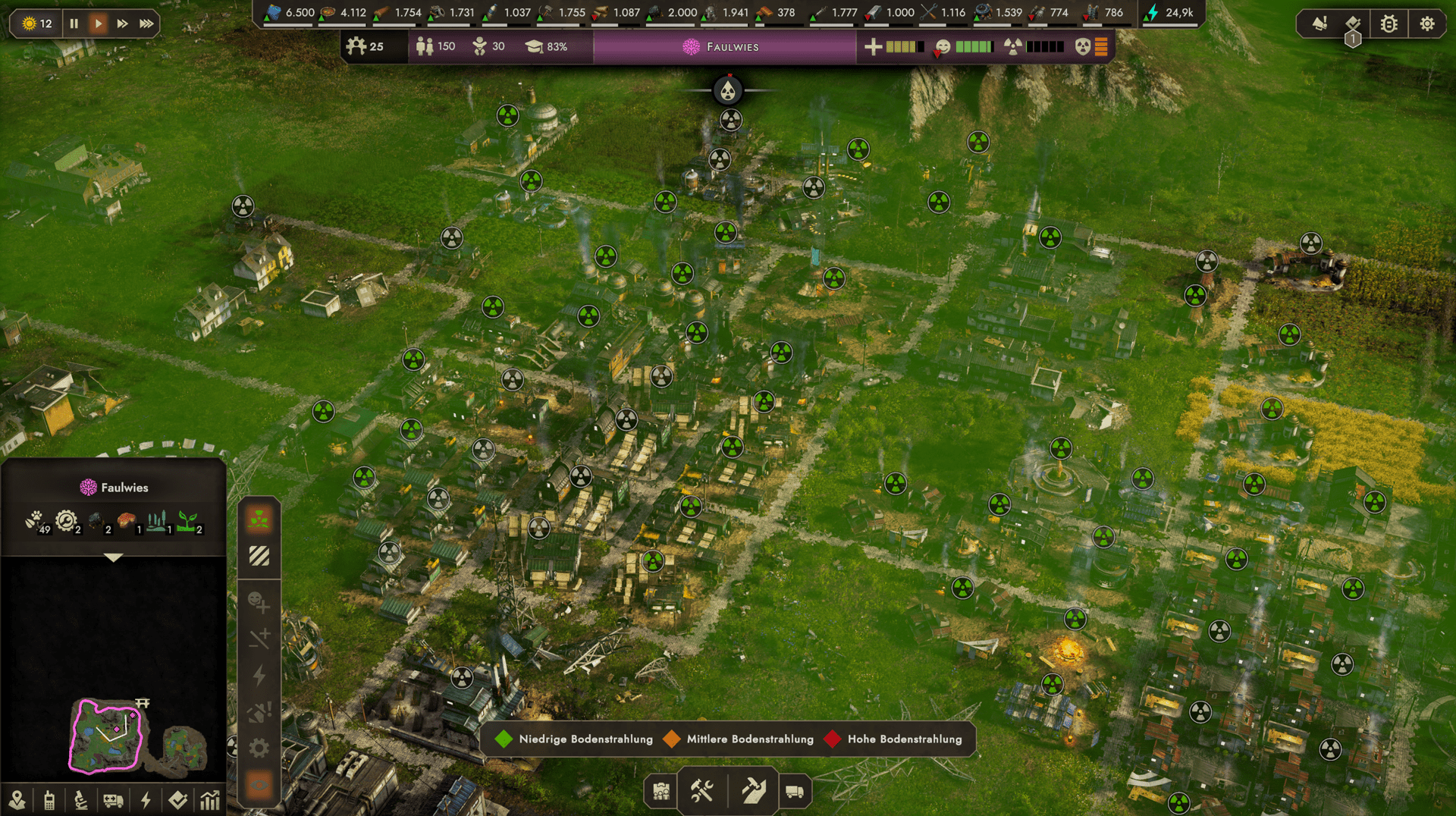
Task: Pause the game speed
Action: (x=74, y=24)
